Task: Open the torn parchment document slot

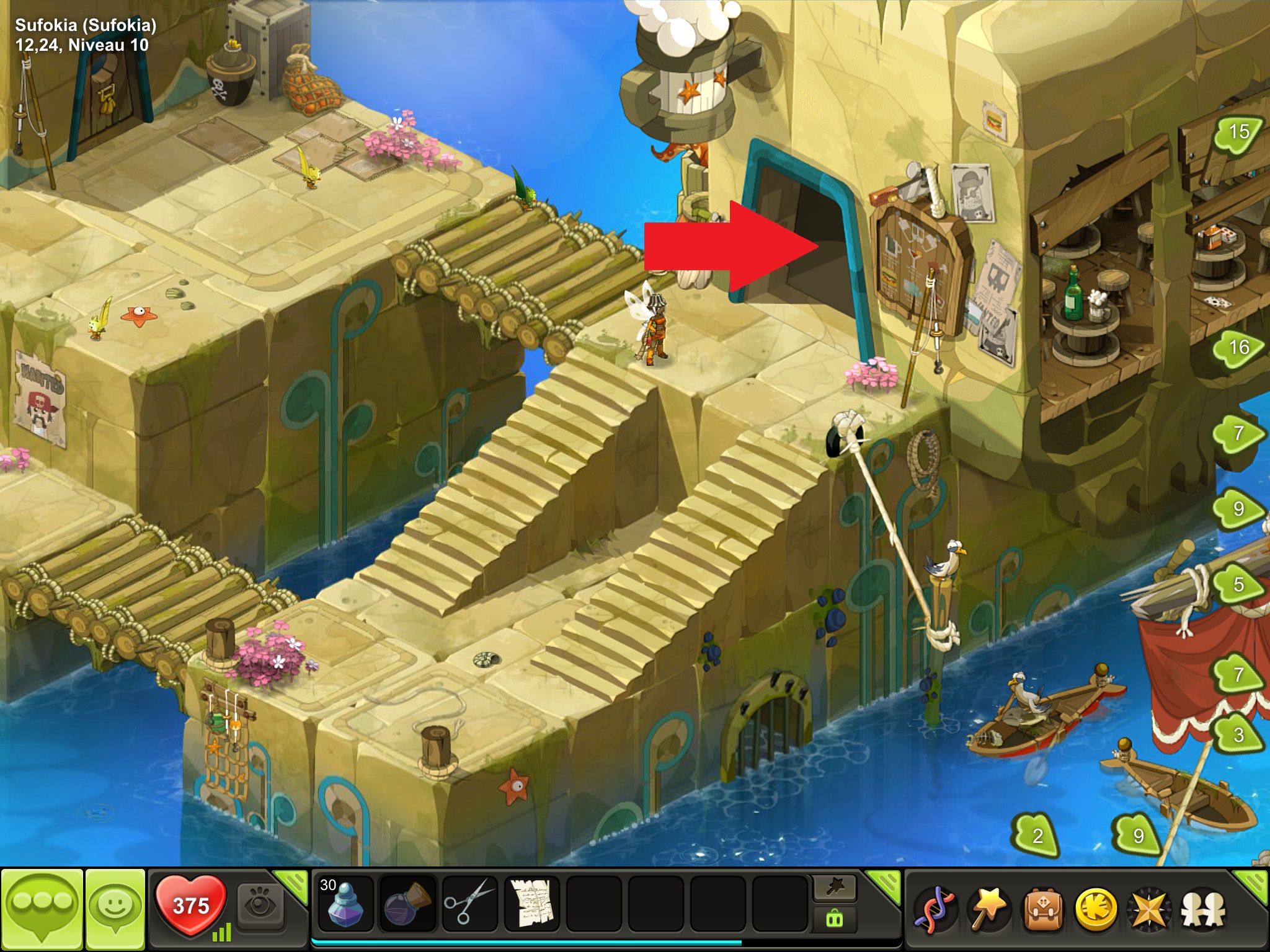Action: 531,906
